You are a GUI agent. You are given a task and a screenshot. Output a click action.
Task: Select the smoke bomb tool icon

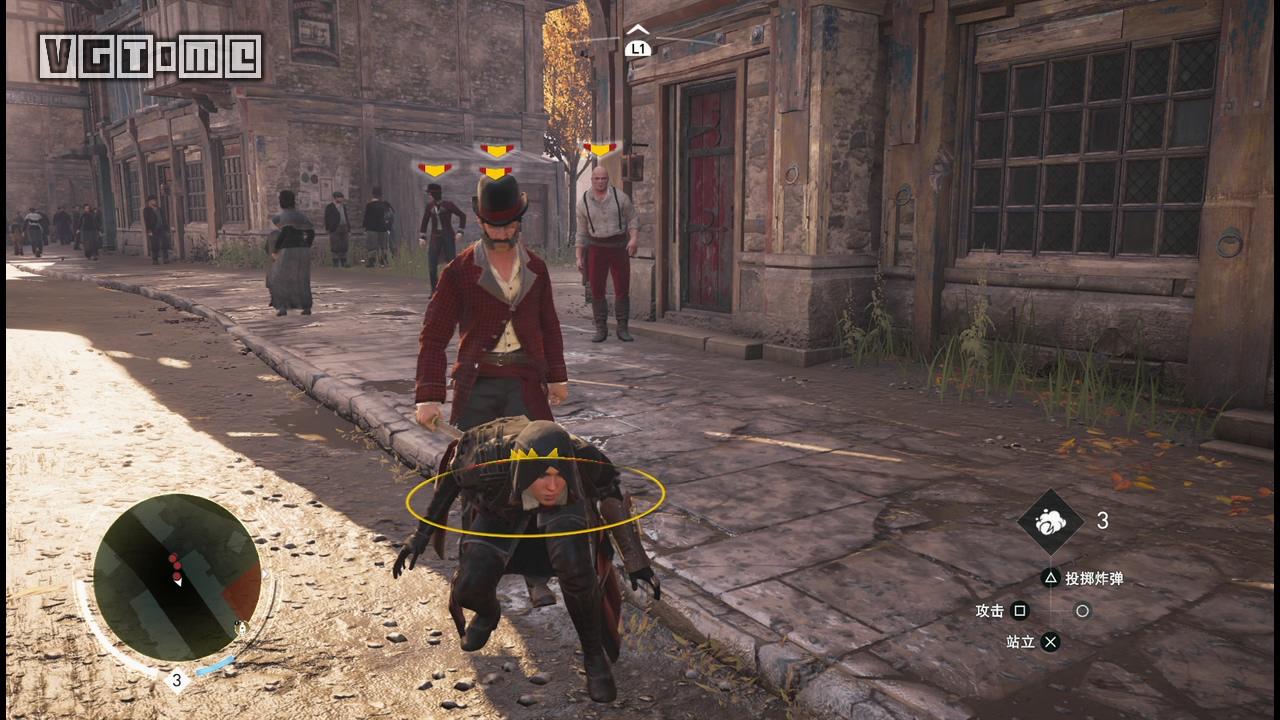(1050, 521)
